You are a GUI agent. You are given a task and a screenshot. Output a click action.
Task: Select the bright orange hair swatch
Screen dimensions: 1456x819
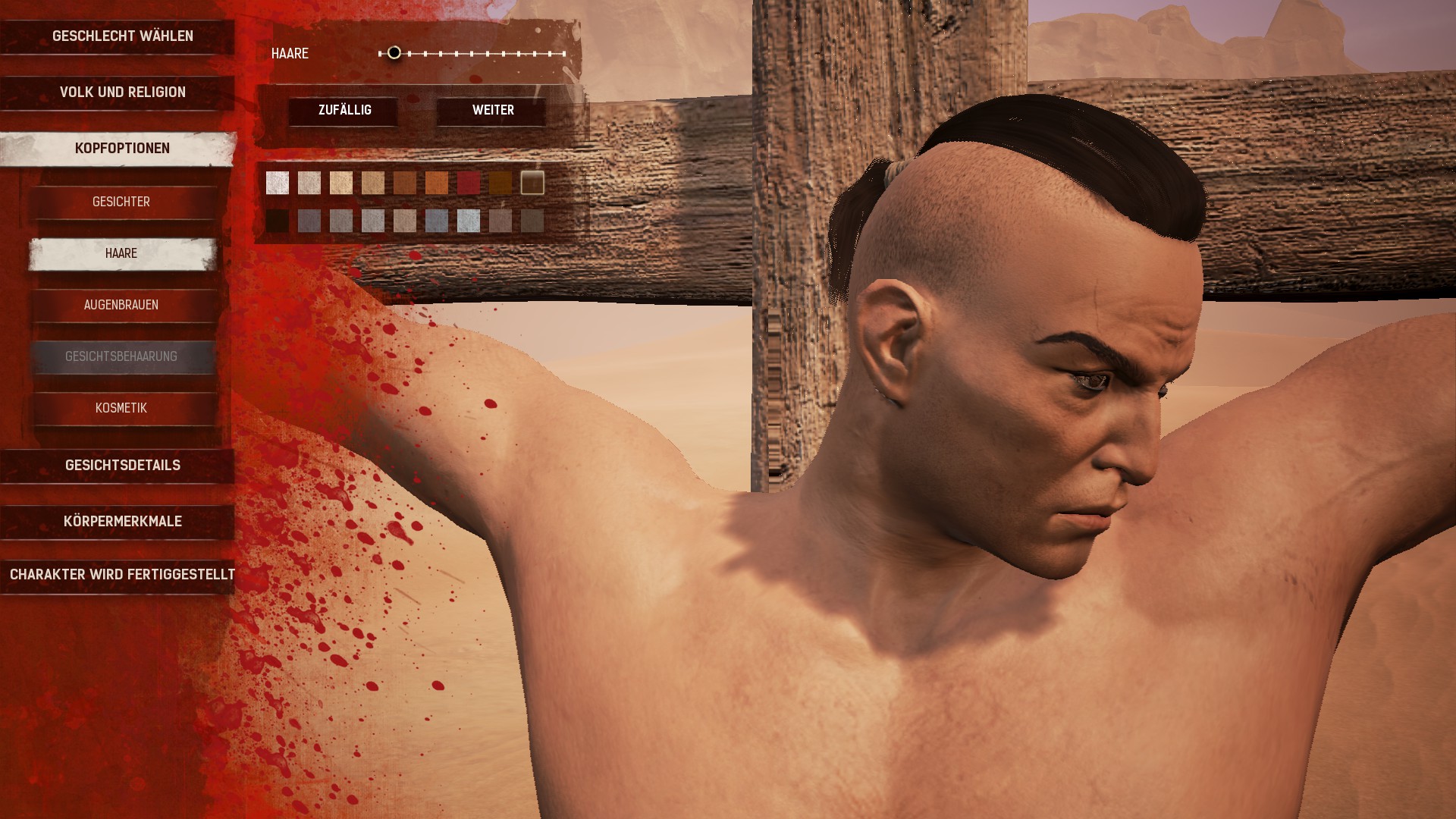[437, 183]
